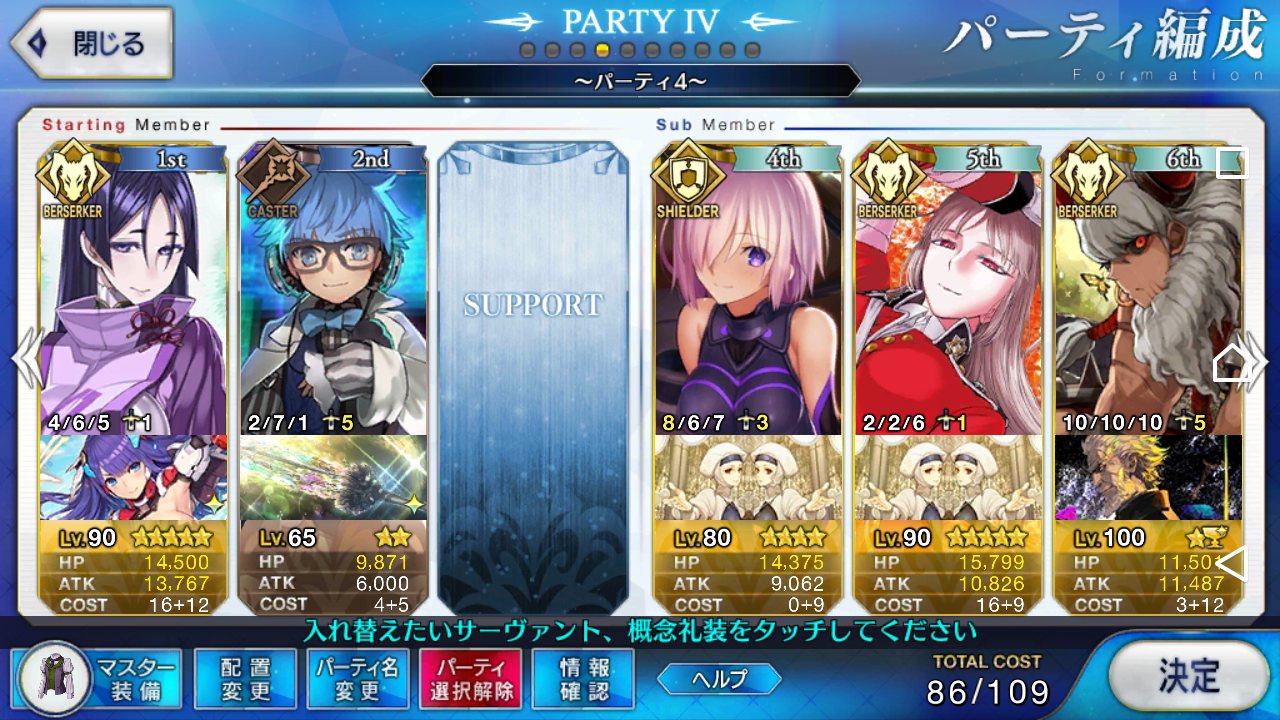The height and width of the screenshot is (720, 1280).
Task: Switch to previous party with left arrow
Action: tap(24, 360)
